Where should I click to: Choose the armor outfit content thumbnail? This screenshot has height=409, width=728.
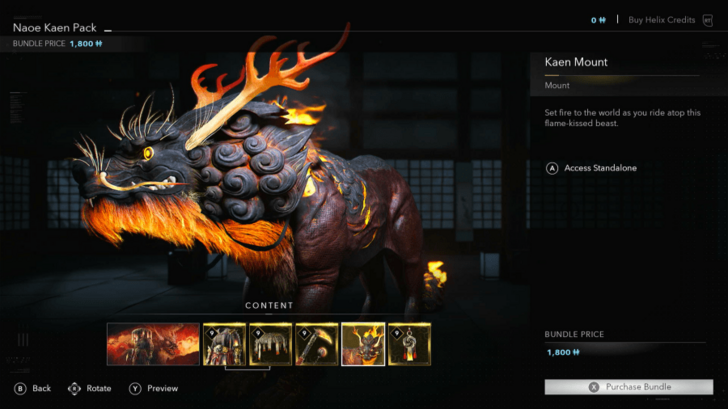point(224,343)
